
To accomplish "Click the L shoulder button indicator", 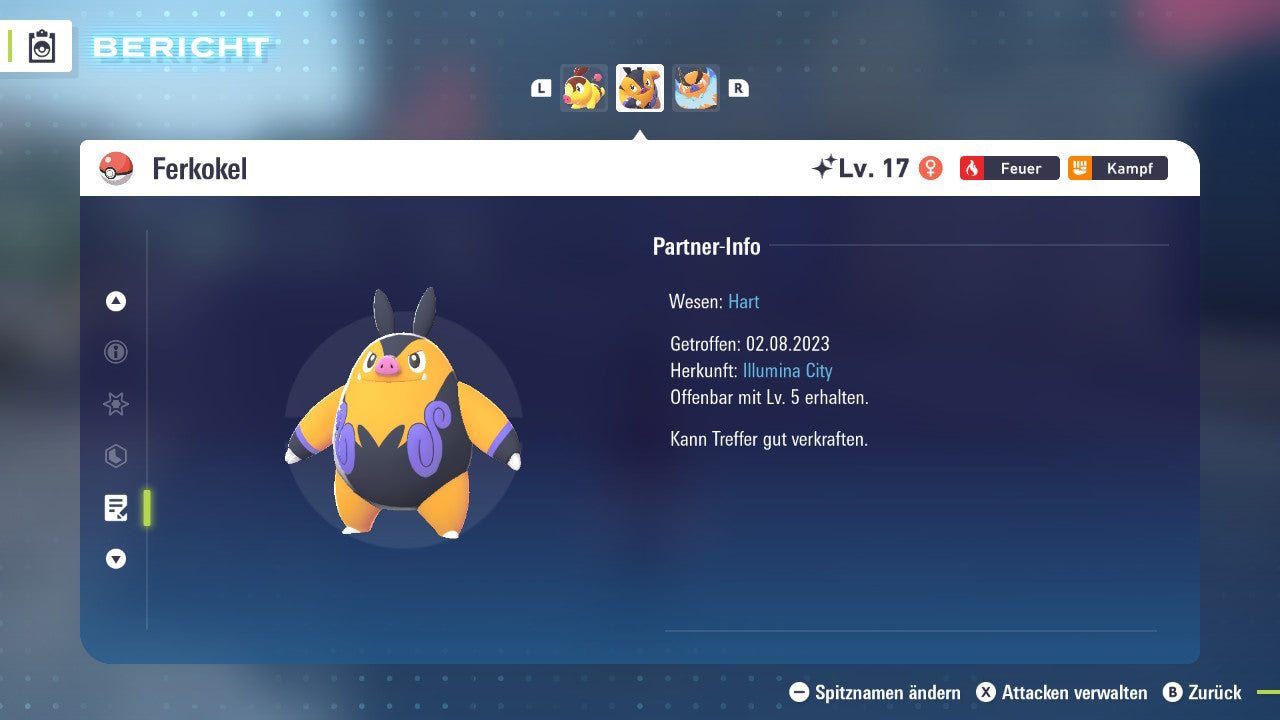I will 541,88.
